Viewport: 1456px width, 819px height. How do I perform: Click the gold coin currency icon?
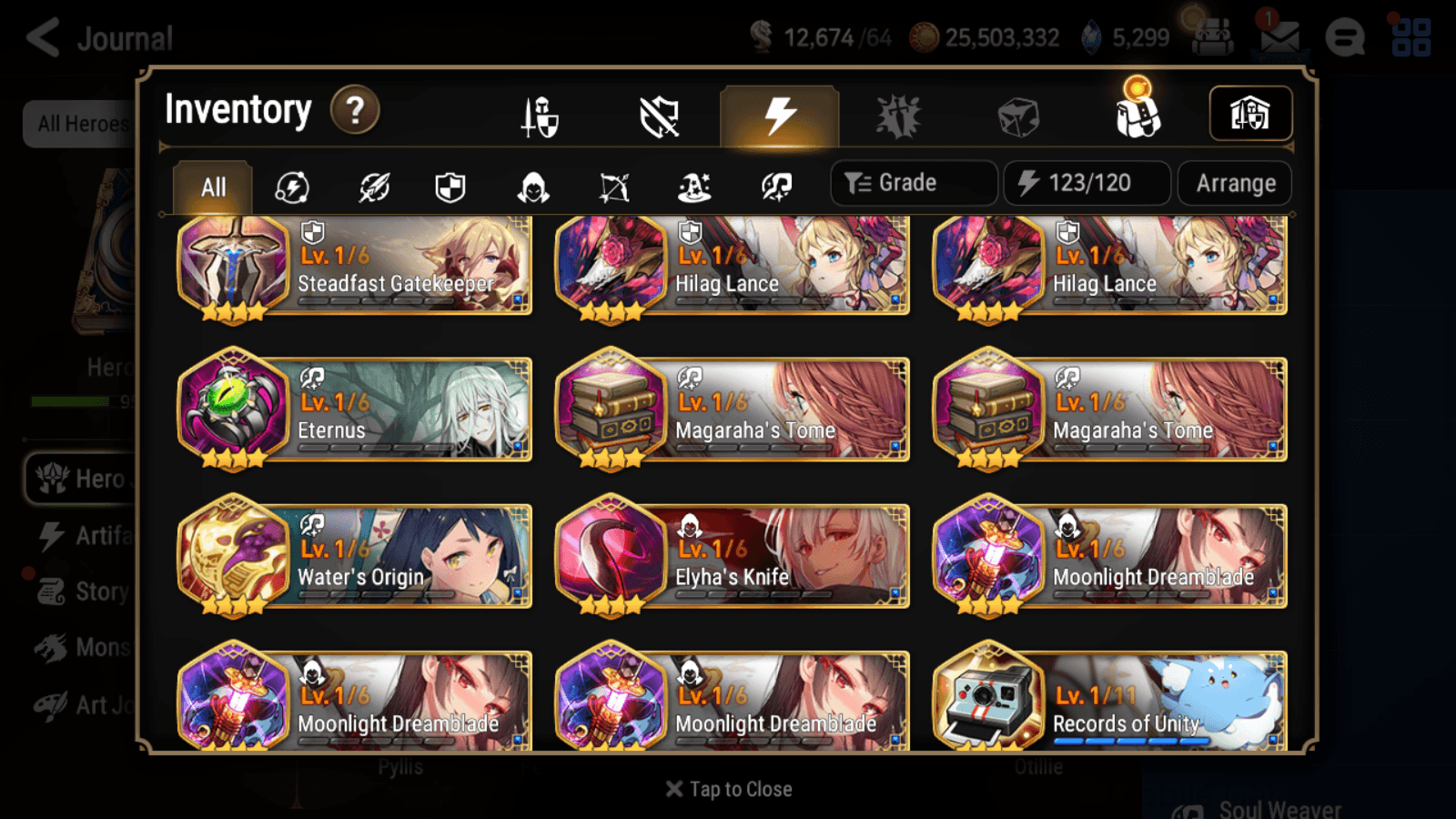tap(925, 37)
